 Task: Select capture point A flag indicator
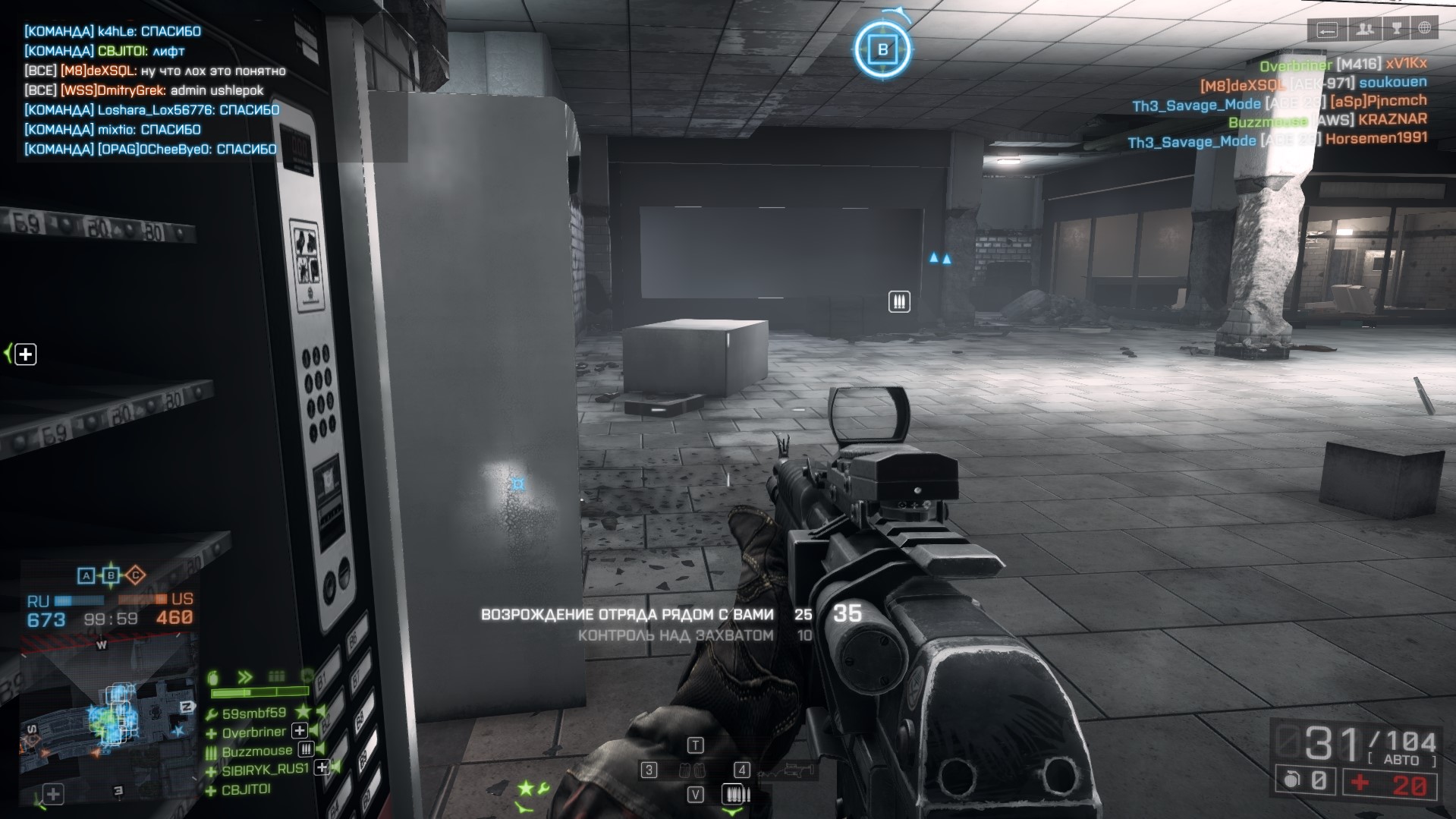86,576
